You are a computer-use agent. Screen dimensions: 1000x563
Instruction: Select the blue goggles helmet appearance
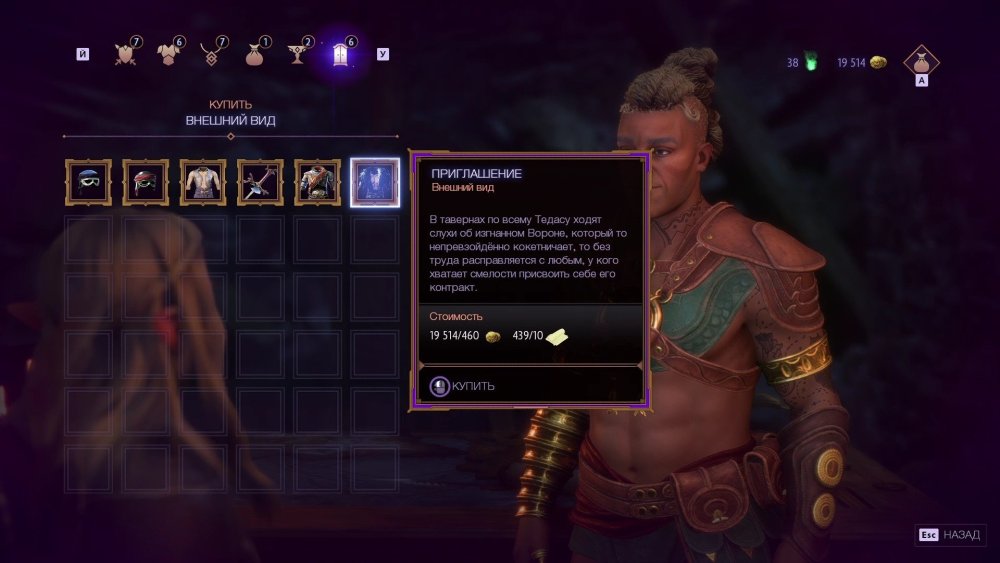(x=88, y=181)
